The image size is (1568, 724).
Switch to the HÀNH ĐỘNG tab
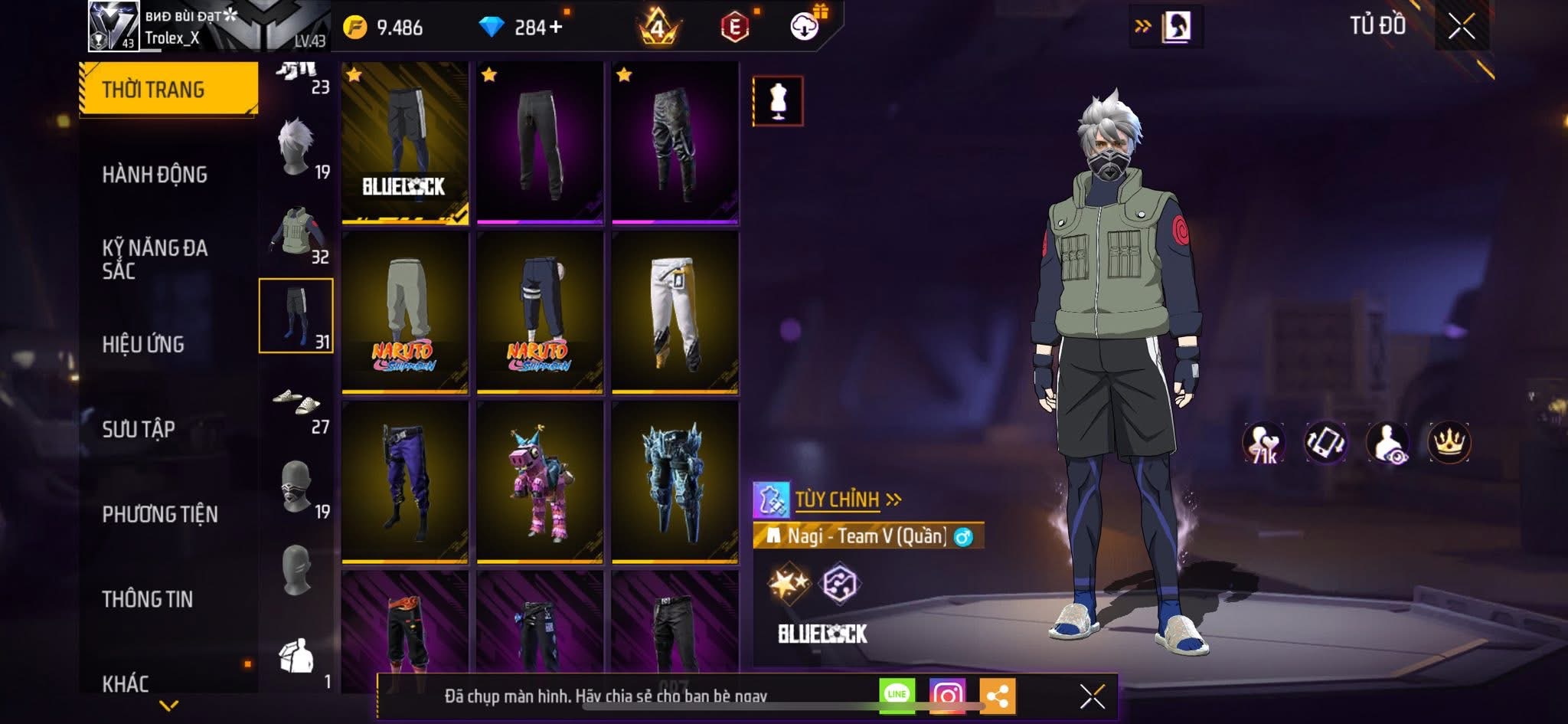[156, 175]
